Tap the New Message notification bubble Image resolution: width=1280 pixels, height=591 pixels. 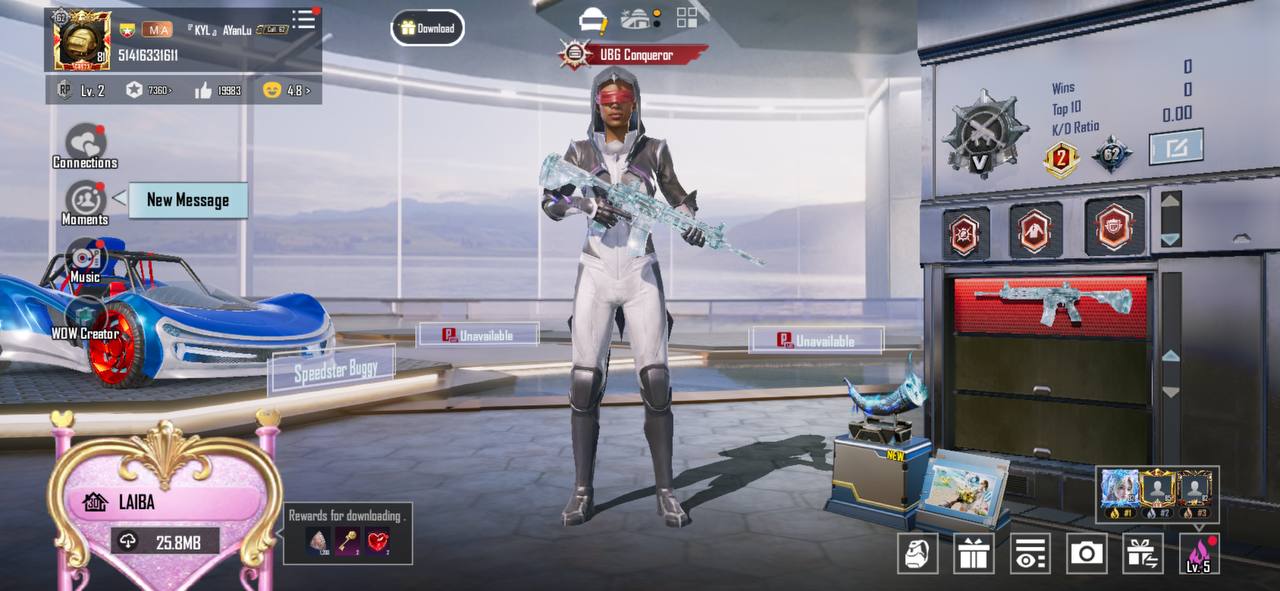(x=188, y=200)
